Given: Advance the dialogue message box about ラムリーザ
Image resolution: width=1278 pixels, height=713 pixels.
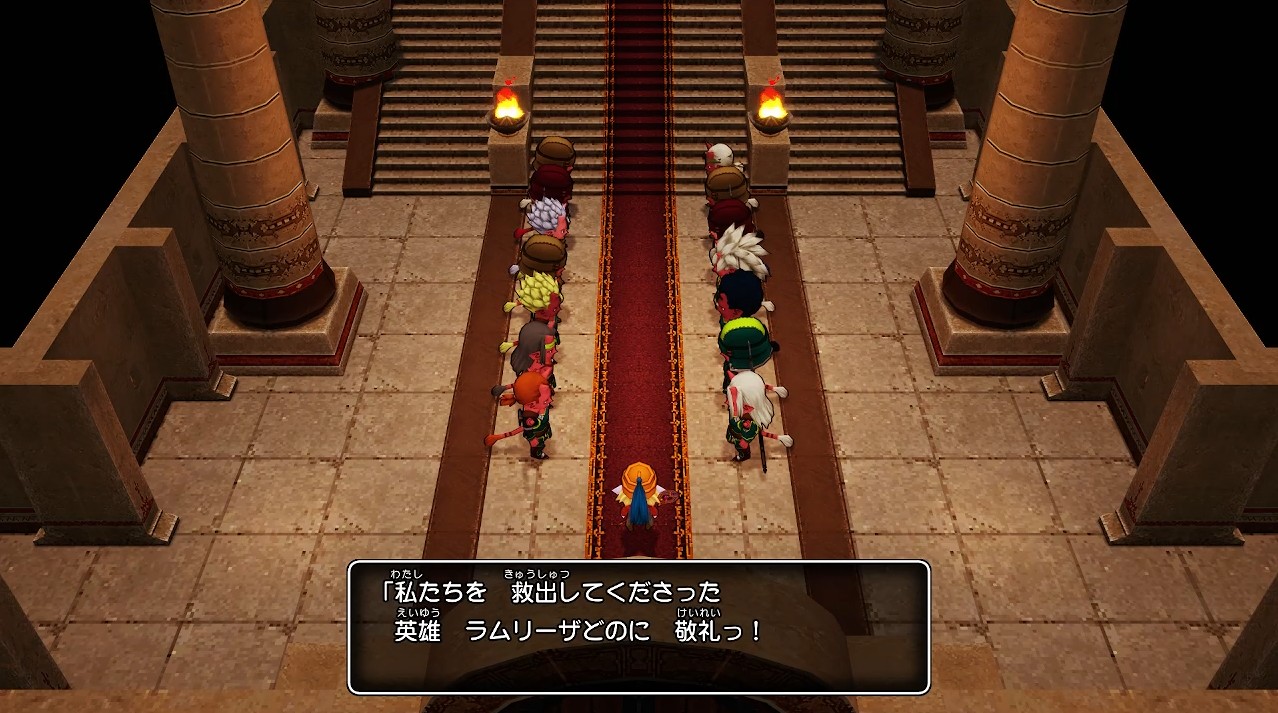Looking at the screenshot, I should tap(639, 626).
